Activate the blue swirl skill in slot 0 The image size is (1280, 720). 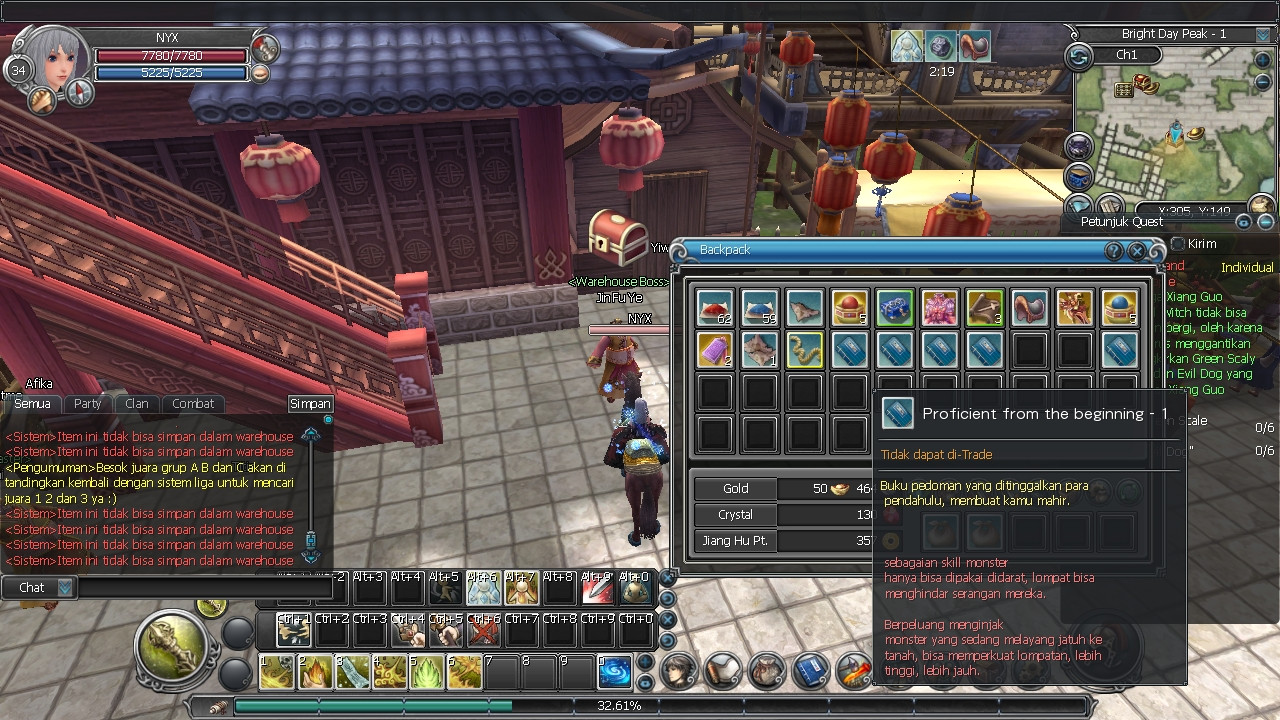coord(614,674)
